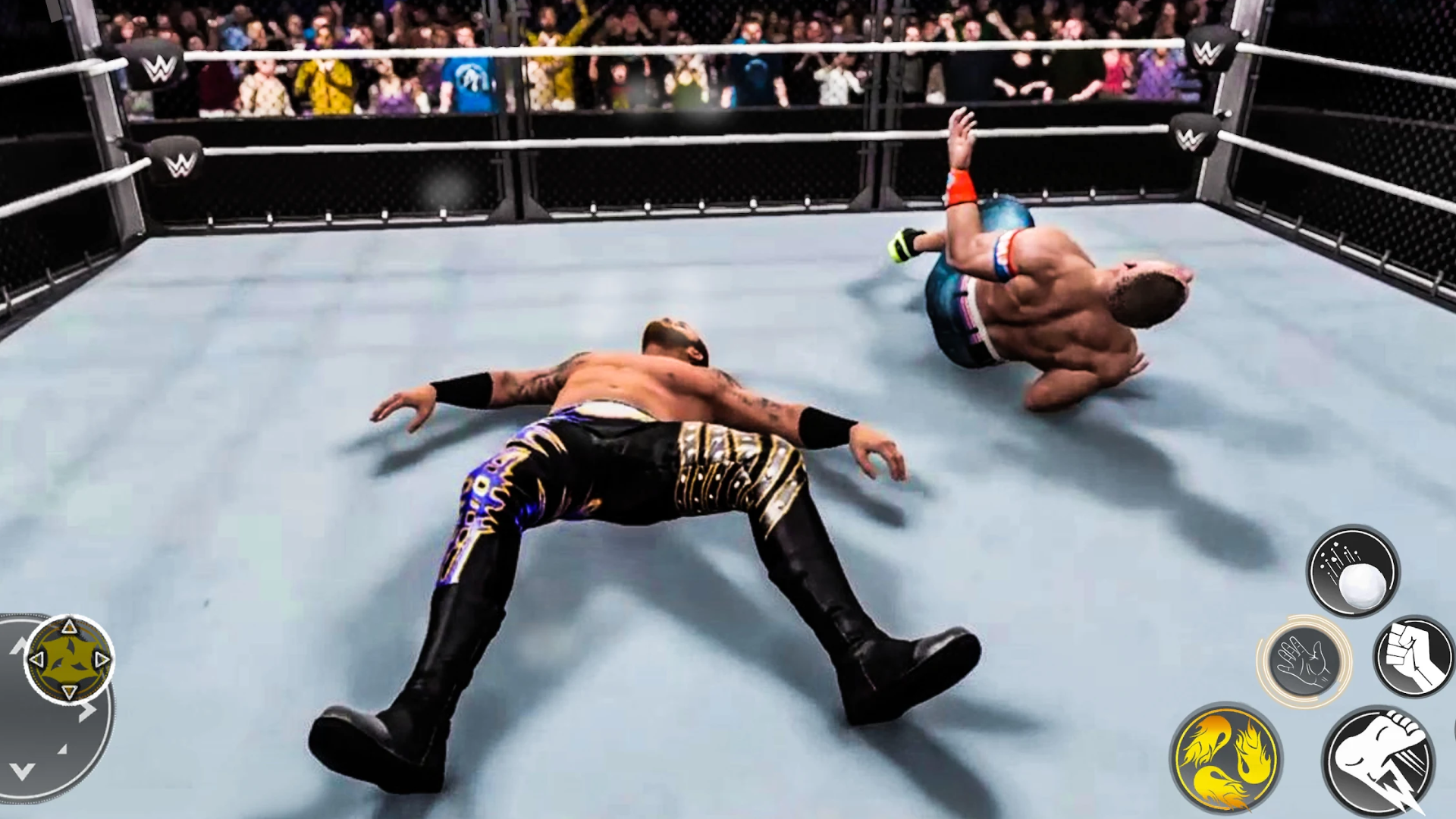The height and width of the screenshot is (819, 1456).
Task: Tap the joystick pad's right chevron
Action: tap(88, 711)
